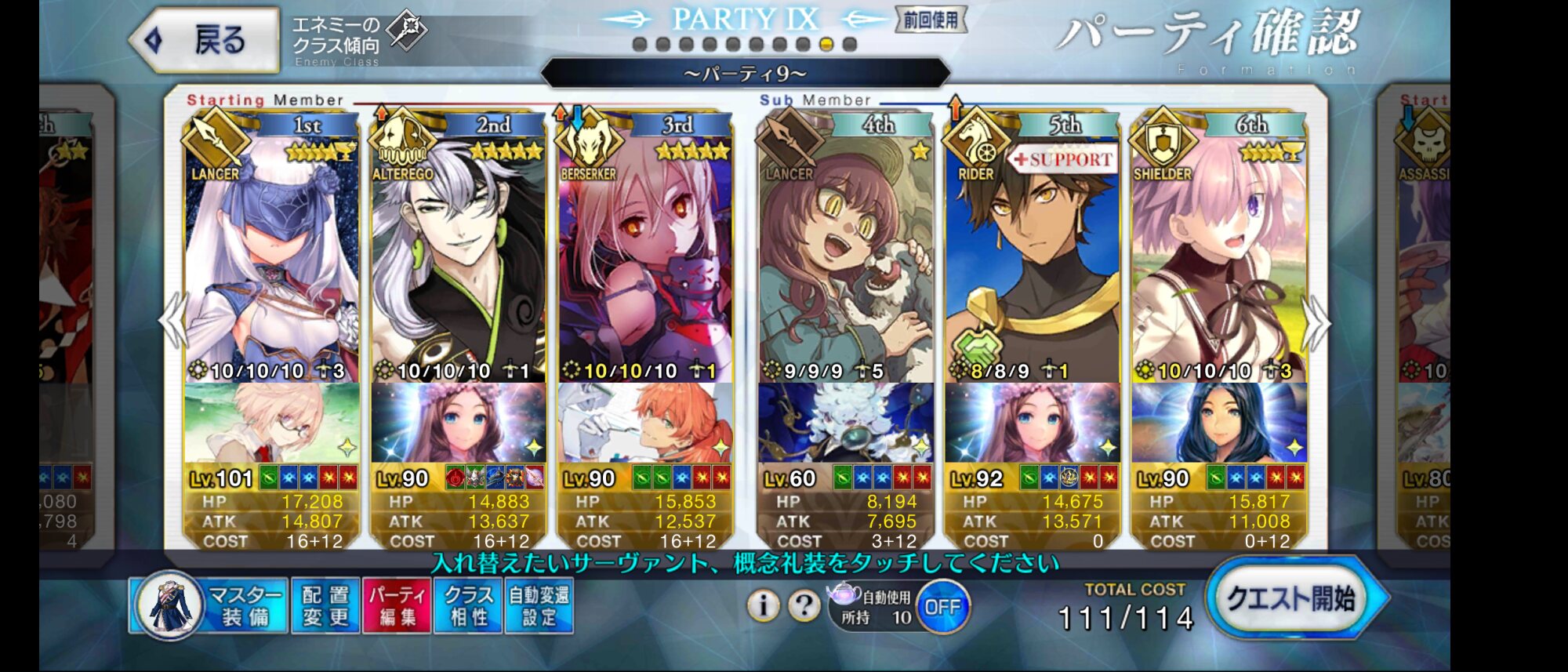Open 配置変更 formation change
1568x672 pixels.
[325, 605]
